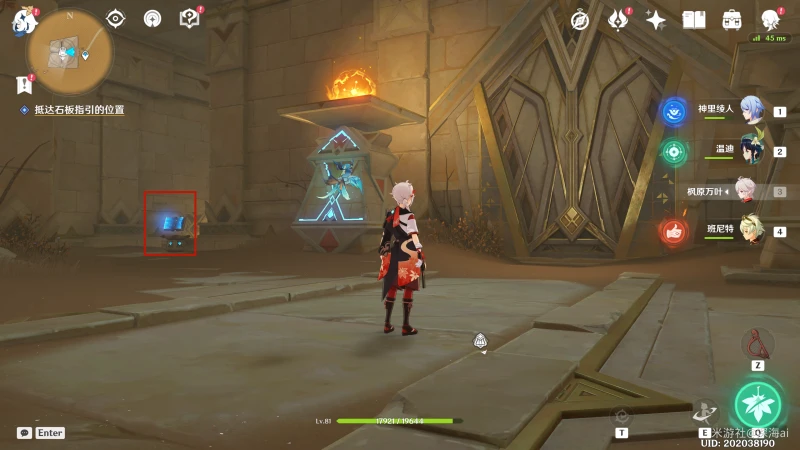This screenshot has width=800, height=450.
Task: Open the tutorial question-mark book icon
Action: click(x=189, y=18)
